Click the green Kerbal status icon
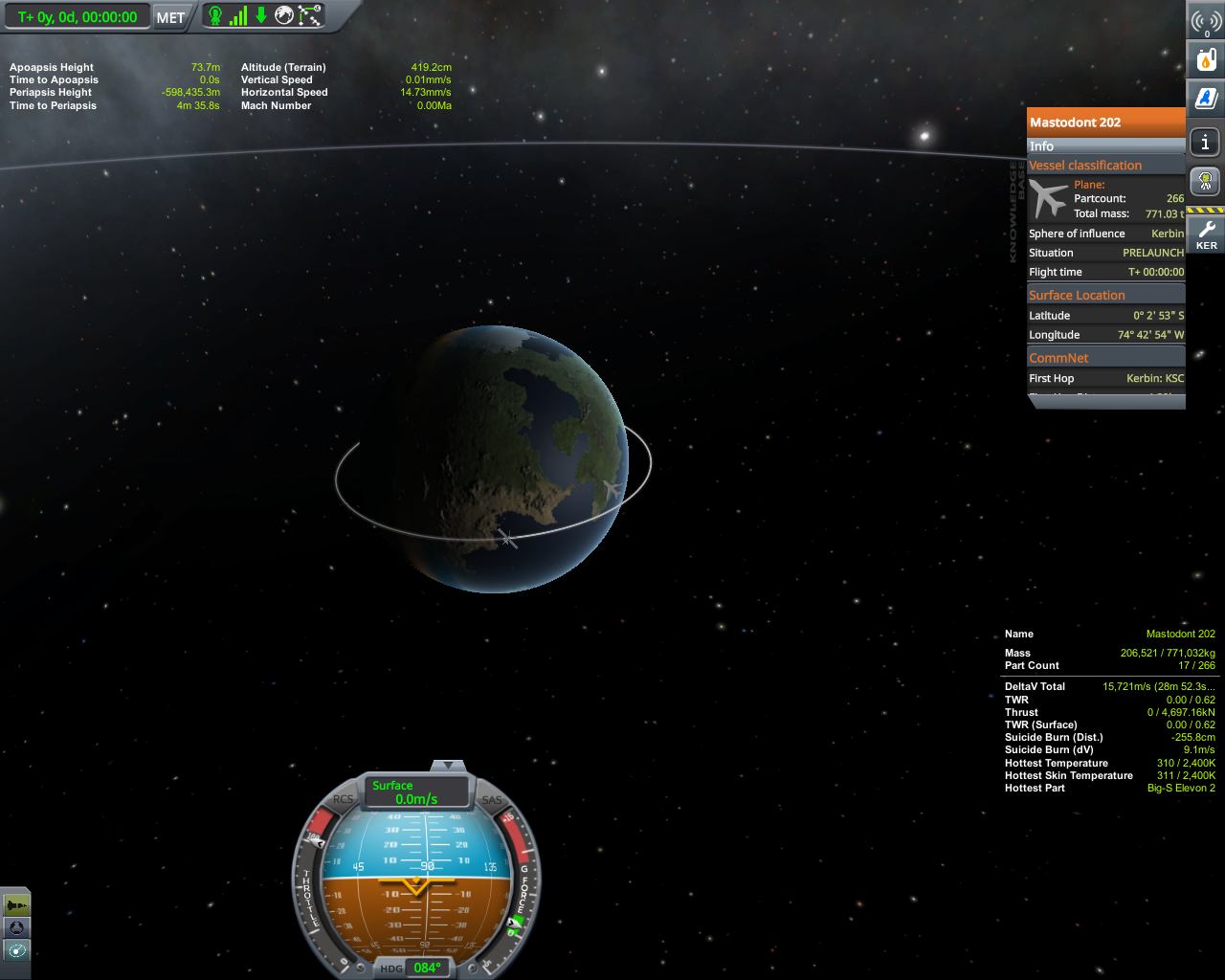 click(215, 15)
